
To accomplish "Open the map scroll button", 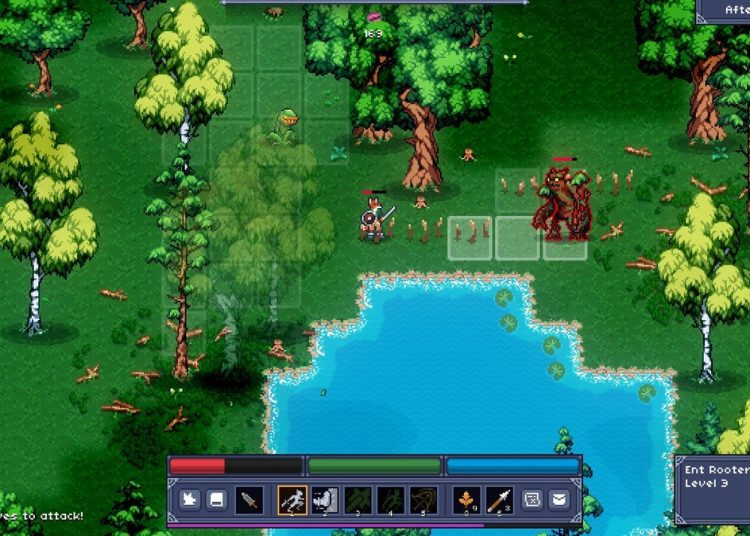I will (533, 499).
